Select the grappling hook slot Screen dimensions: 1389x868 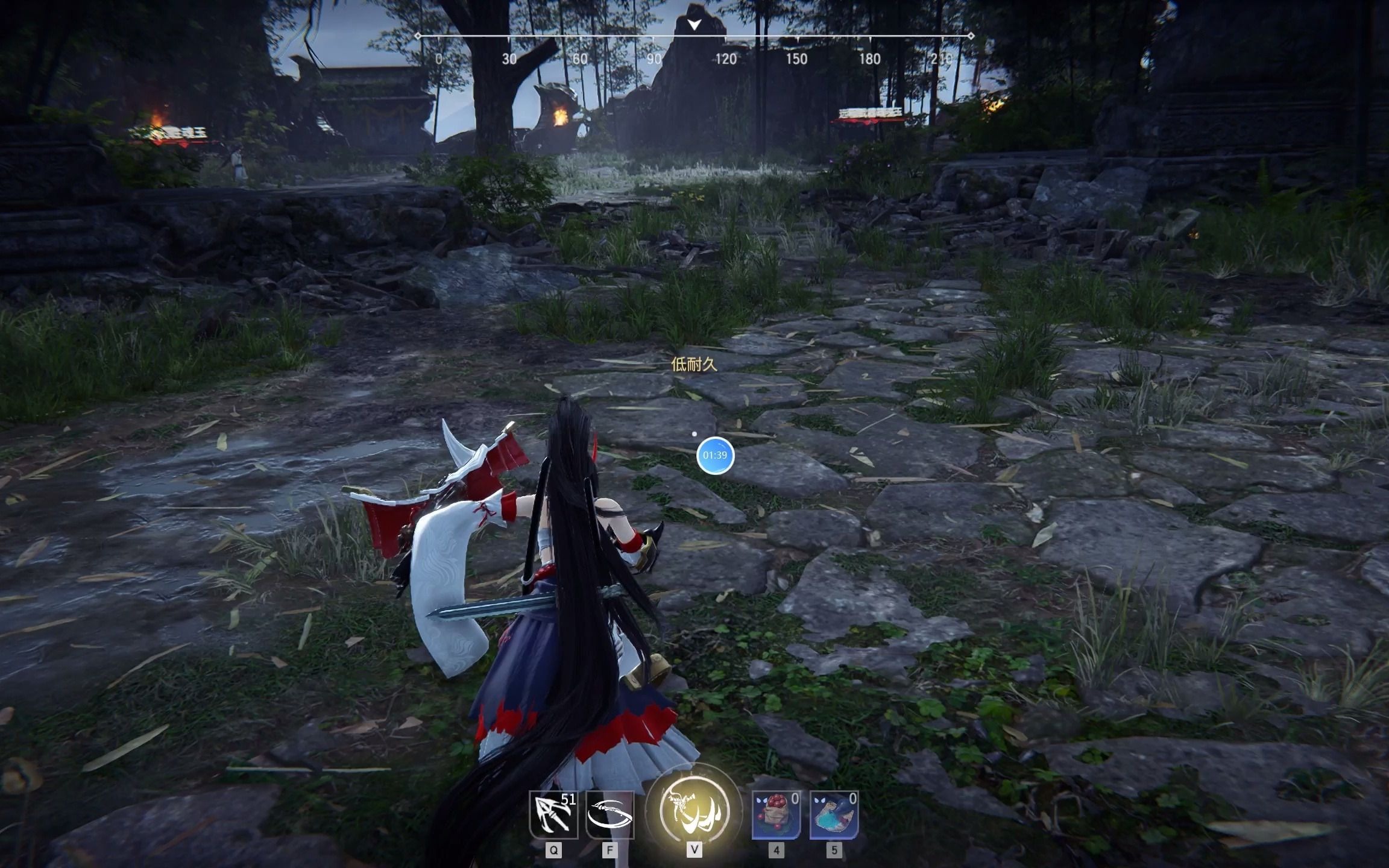[553, 815]
